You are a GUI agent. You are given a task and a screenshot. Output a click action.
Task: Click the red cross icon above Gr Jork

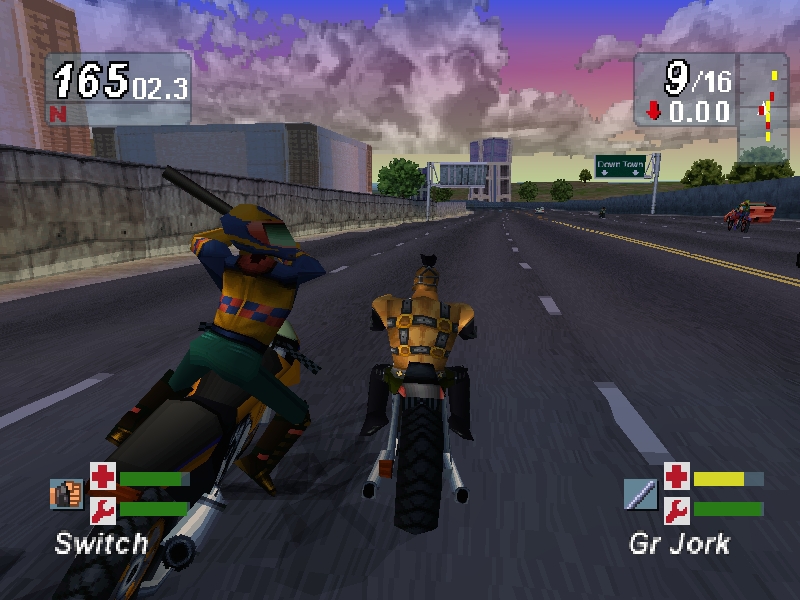coord(677,476)
